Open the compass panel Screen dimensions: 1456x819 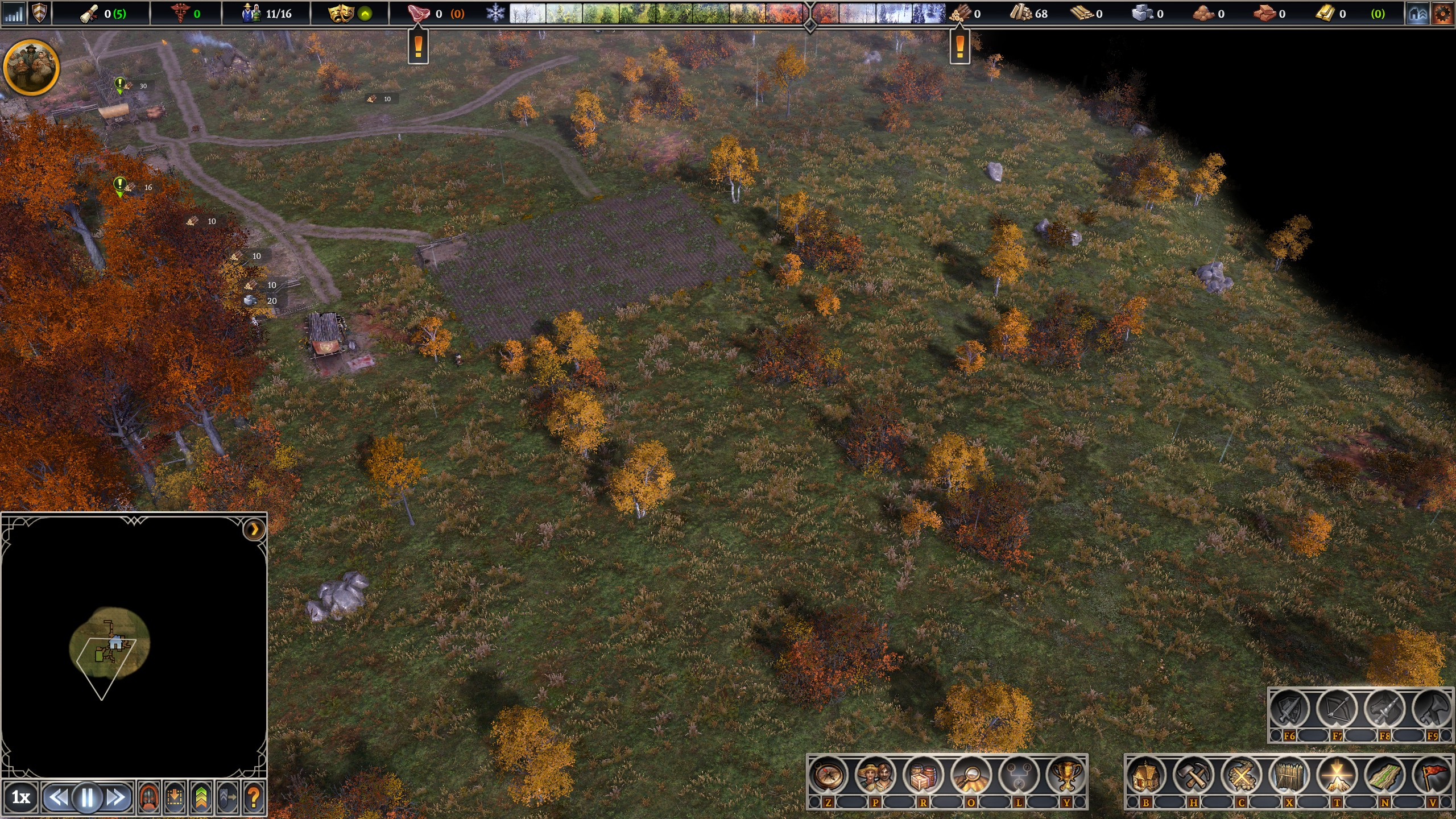pos(828,775)
